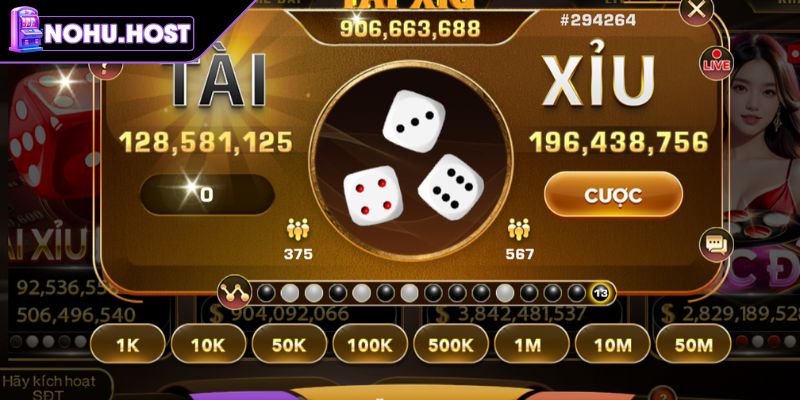
Task: Click the NOHU.HOST logo
Action: point(100,32)
